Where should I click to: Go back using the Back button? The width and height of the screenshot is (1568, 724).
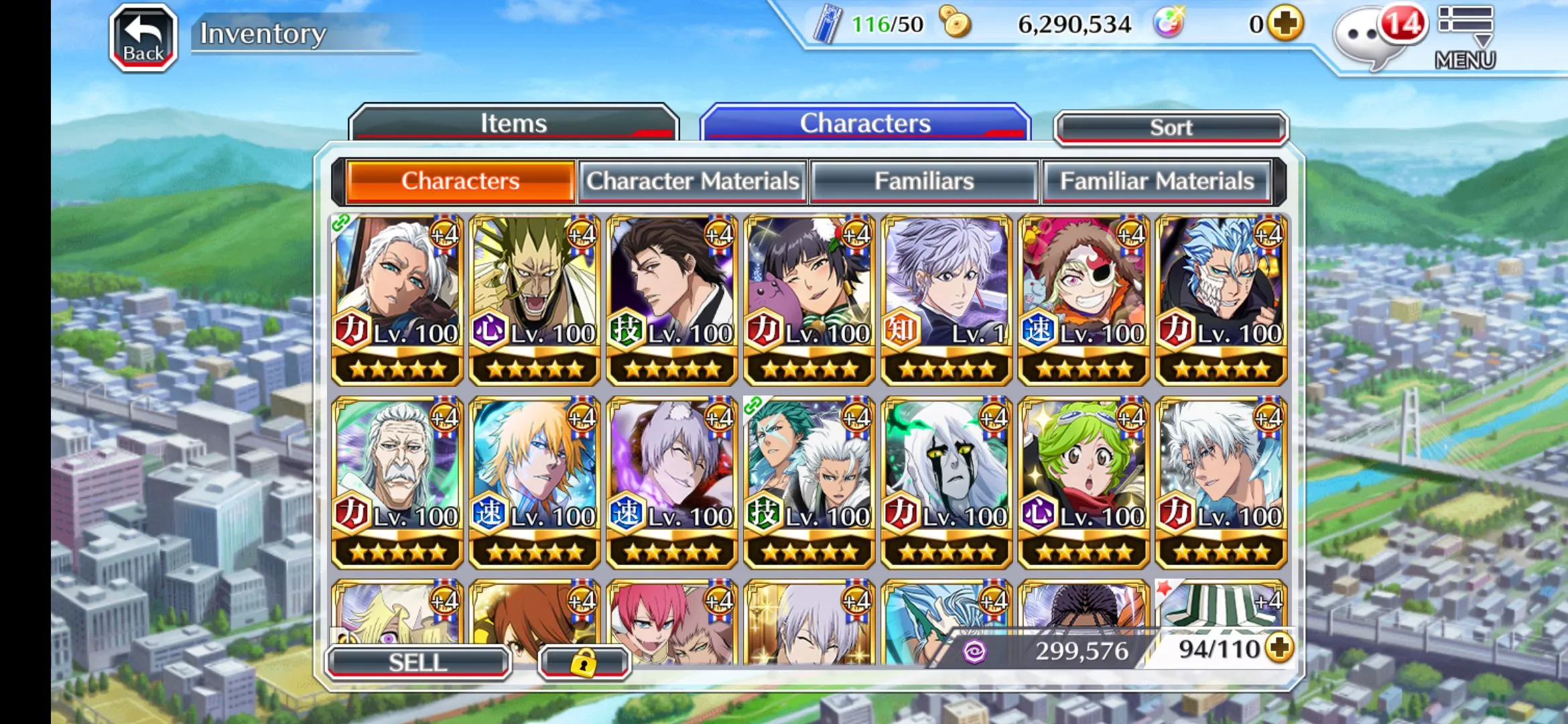pyautogui.click(x=143, y=38)
